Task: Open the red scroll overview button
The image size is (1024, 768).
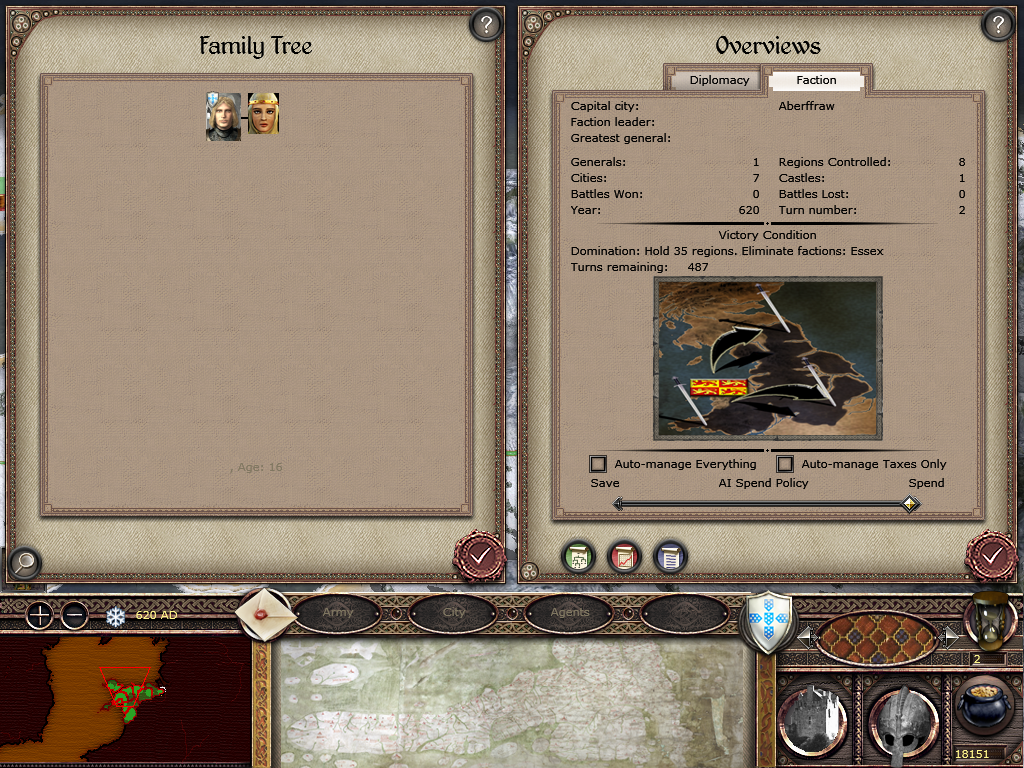Action: pyautogui.click(x=624, y=556)
